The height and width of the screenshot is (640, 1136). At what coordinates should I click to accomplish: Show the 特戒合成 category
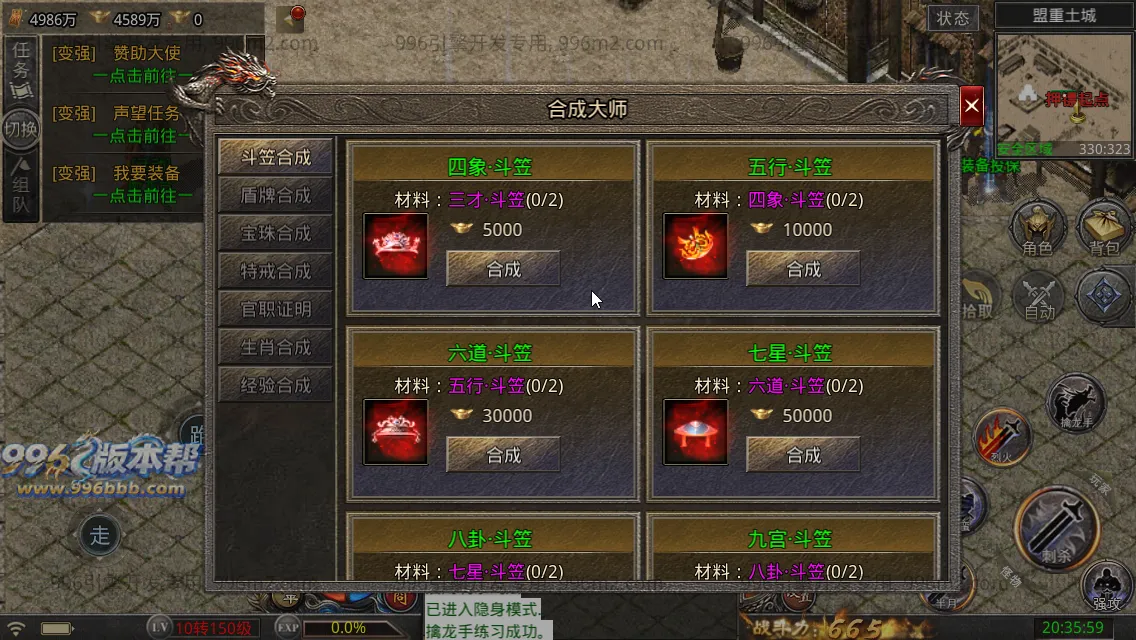click(276, 272)
